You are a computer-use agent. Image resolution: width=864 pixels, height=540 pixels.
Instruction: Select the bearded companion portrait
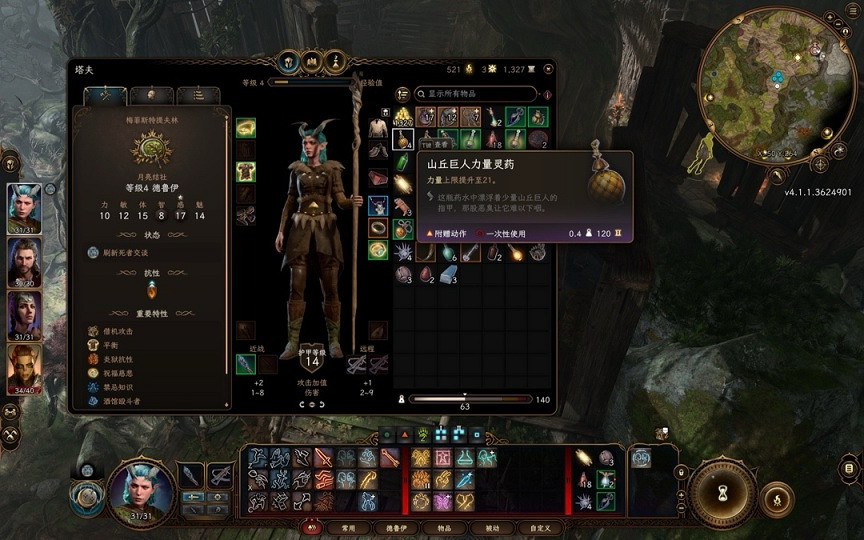(24, 262)
